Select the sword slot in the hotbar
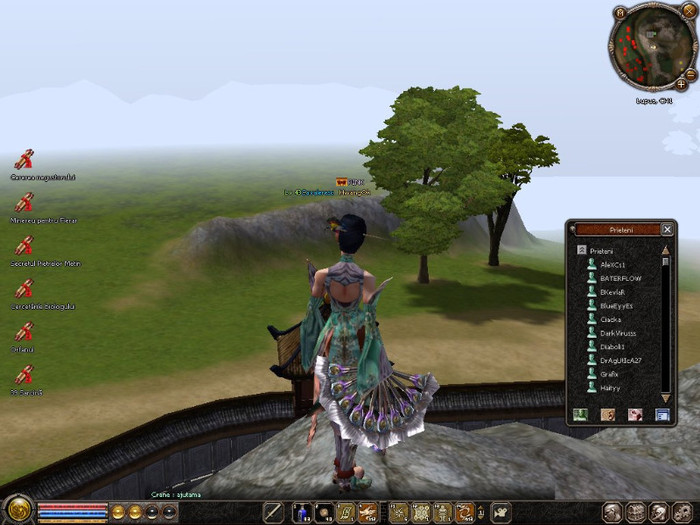The image size is (700, 525). pyautogui.click(x=273, y=513)
